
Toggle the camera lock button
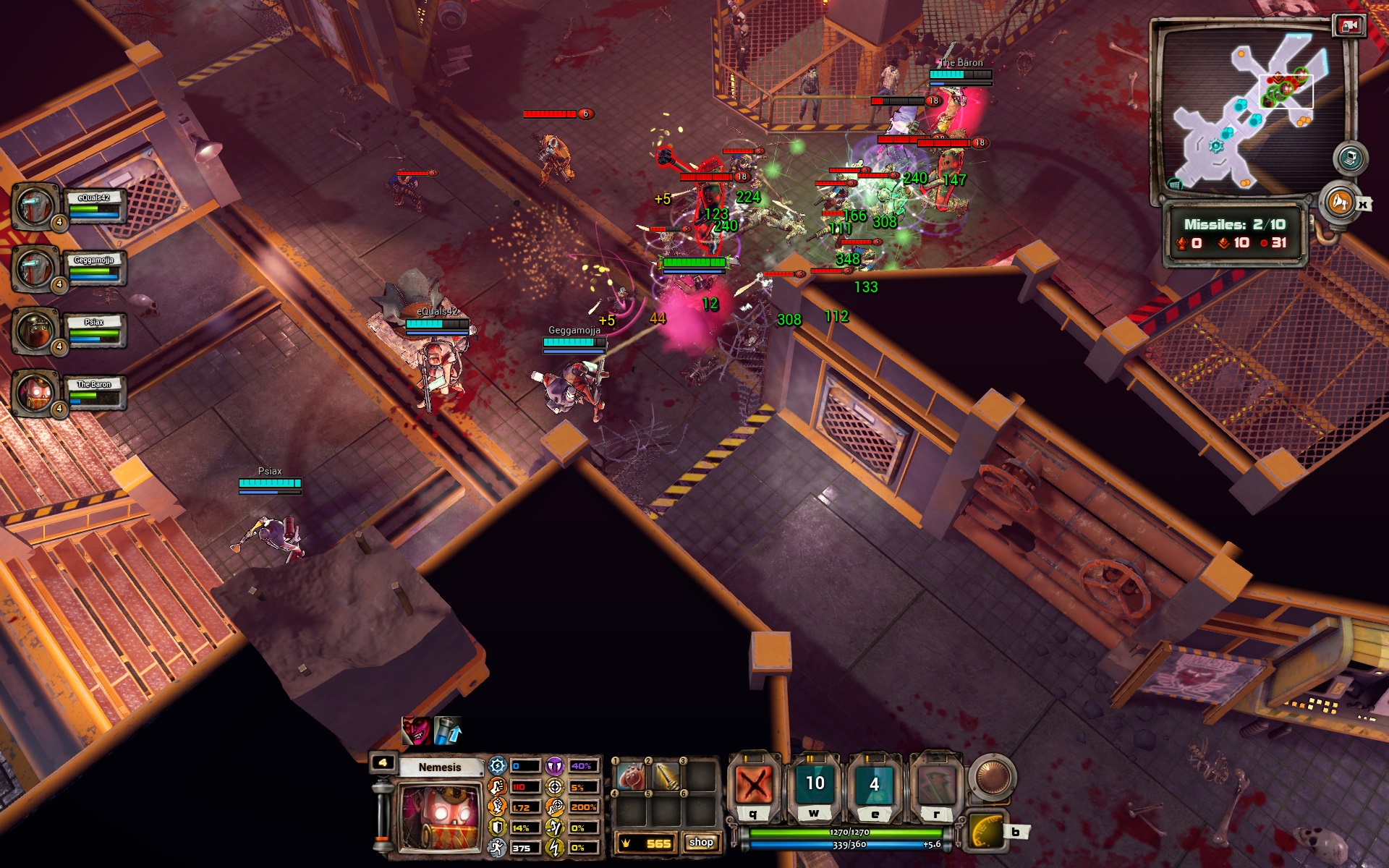click(1348, 26)
